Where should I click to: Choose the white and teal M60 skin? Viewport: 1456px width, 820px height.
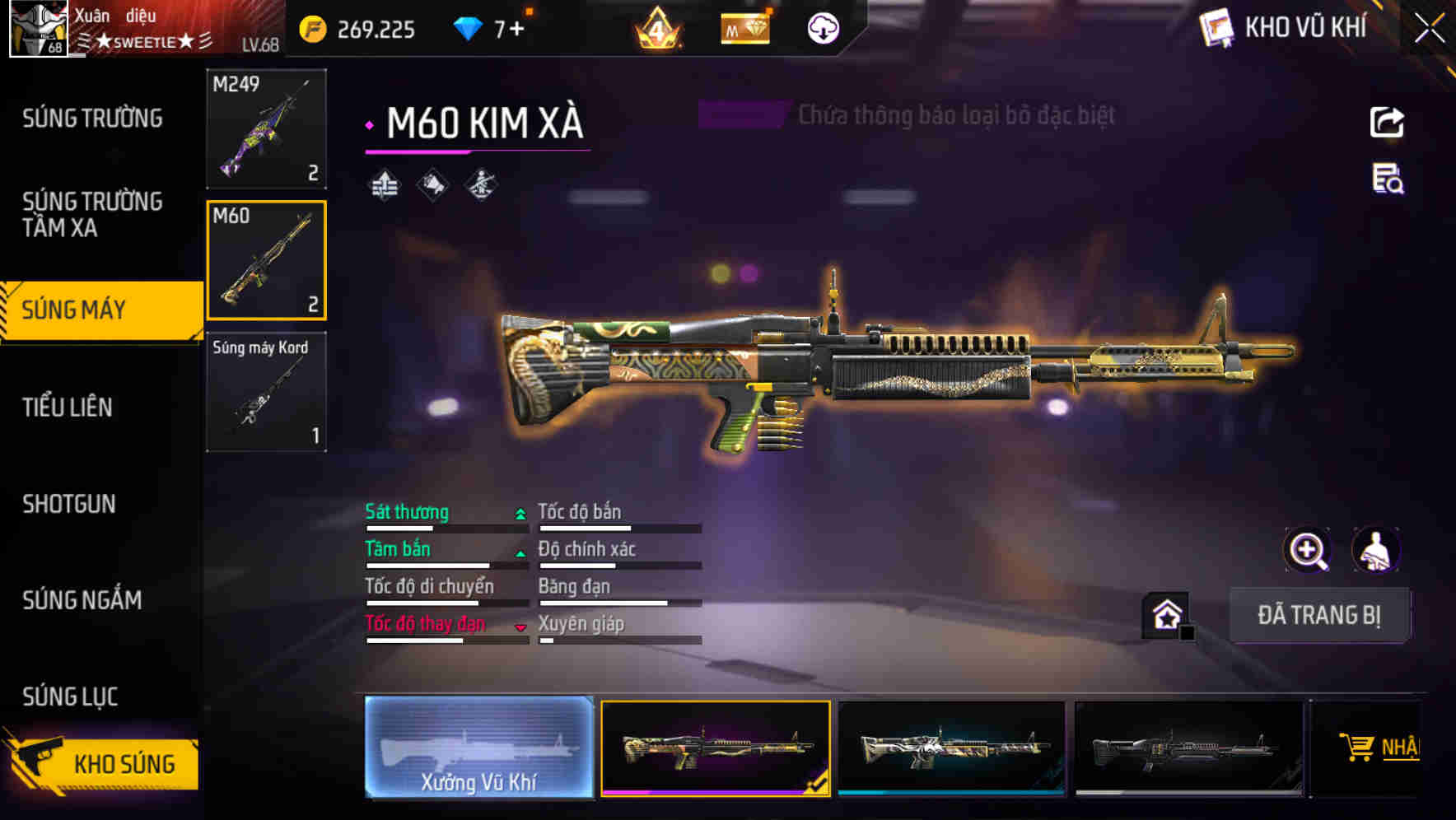951,748
